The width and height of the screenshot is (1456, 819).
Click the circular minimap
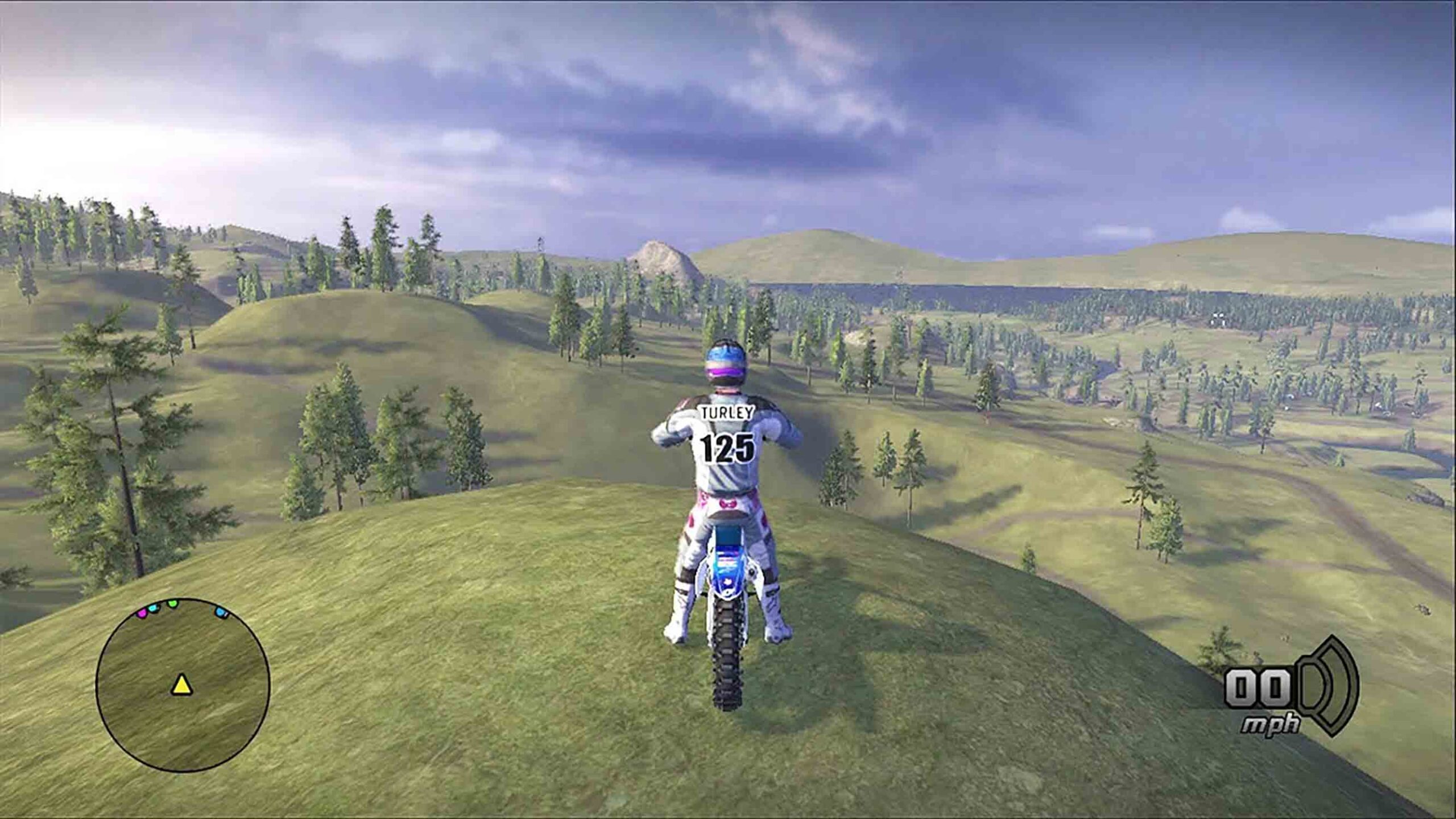coord(183,685)
